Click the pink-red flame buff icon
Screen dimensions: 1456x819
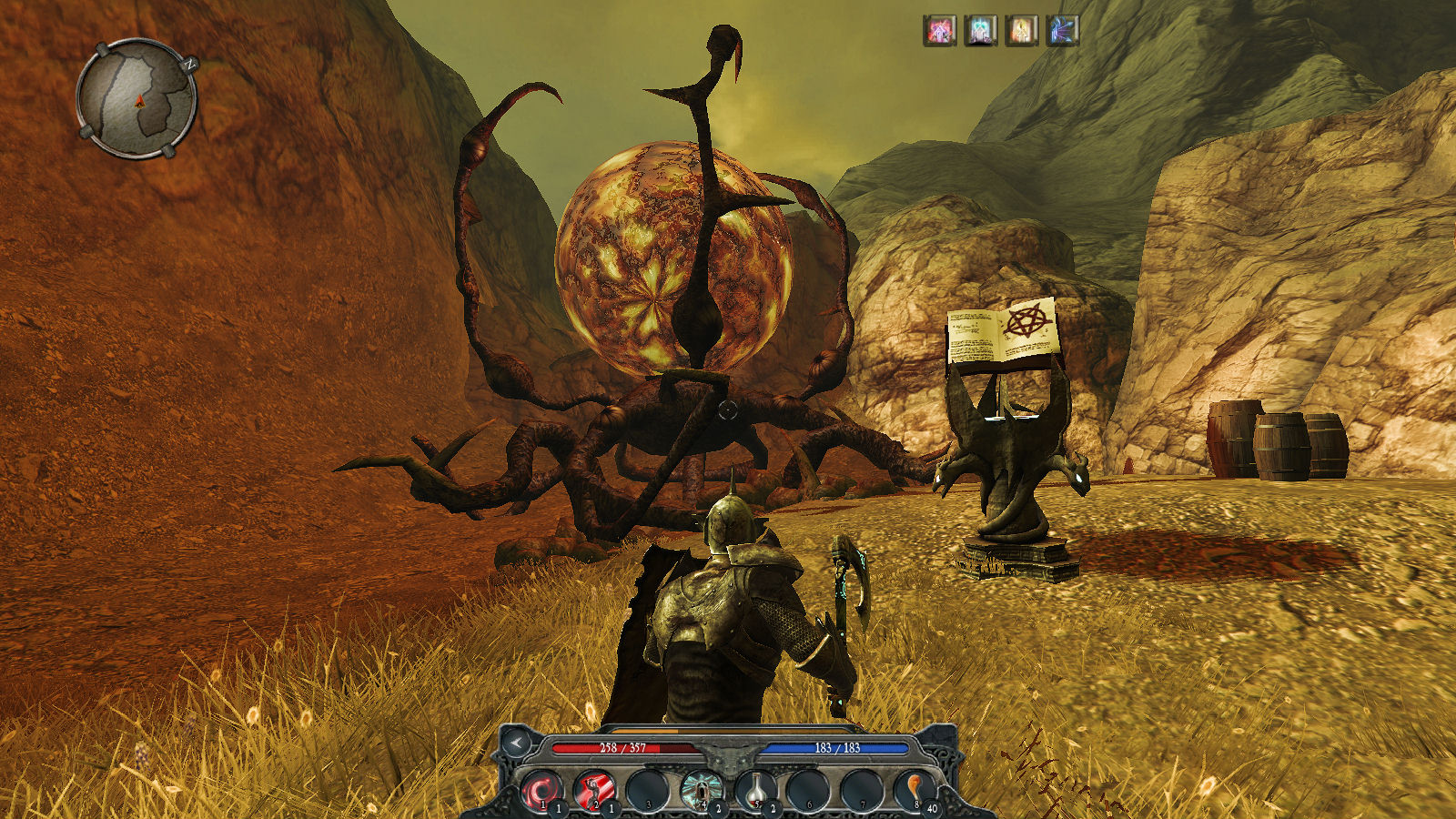(939, 31)
